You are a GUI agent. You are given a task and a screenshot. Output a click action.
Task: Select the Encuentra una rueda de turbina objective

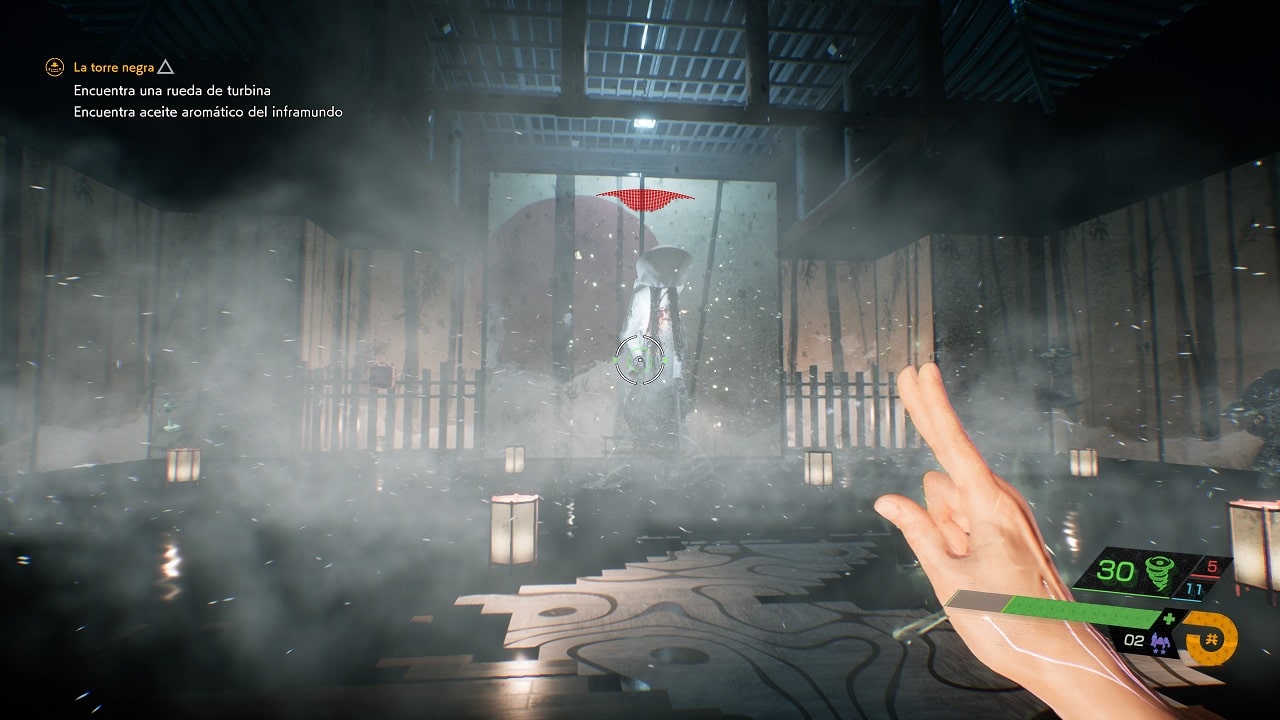171,90
